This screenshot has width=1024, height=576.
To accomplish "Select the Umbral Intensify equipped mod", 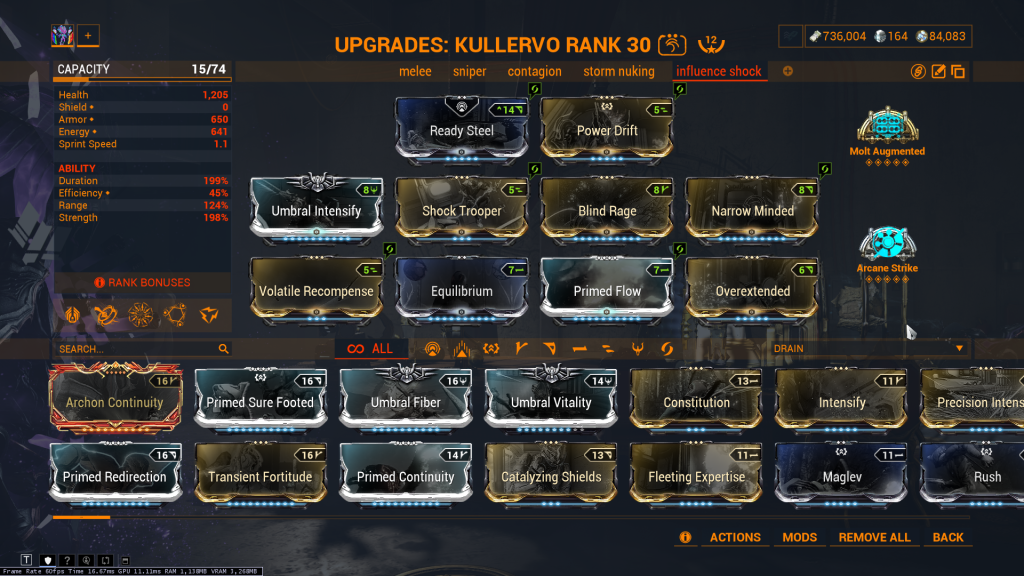I will 316,209.
